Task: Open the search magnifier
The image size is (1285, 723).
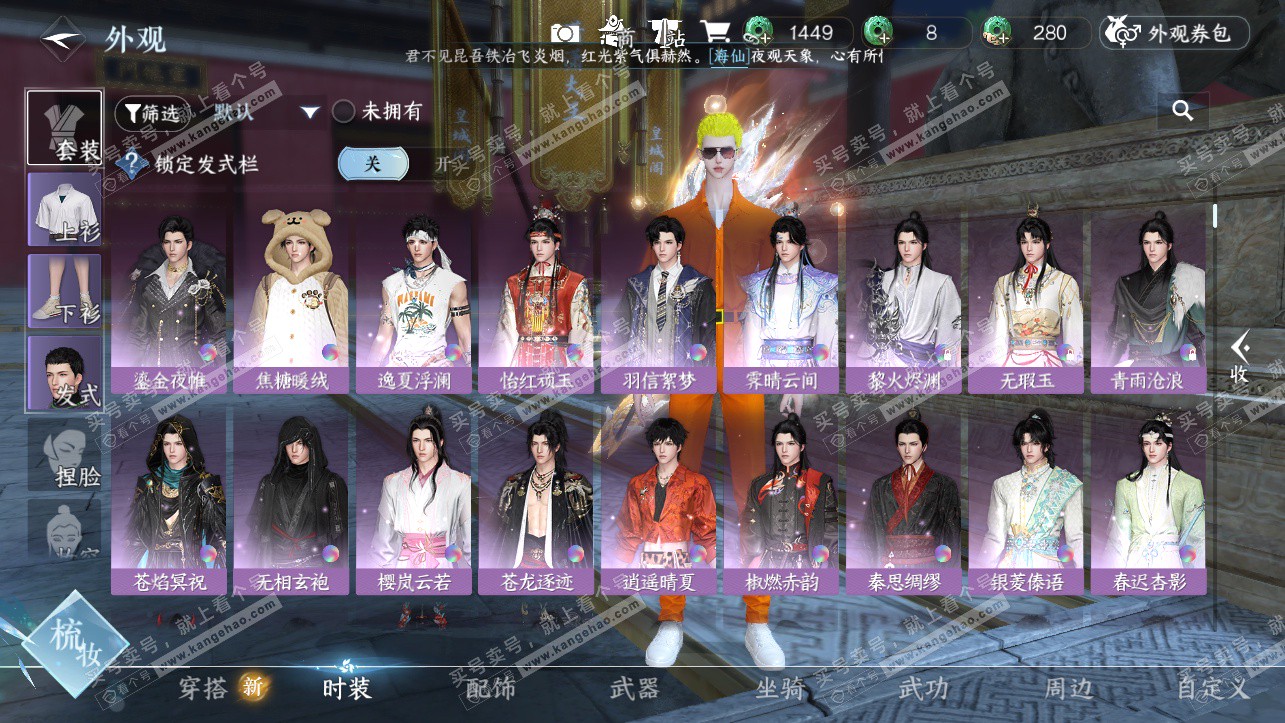Action: point(1183,111)
